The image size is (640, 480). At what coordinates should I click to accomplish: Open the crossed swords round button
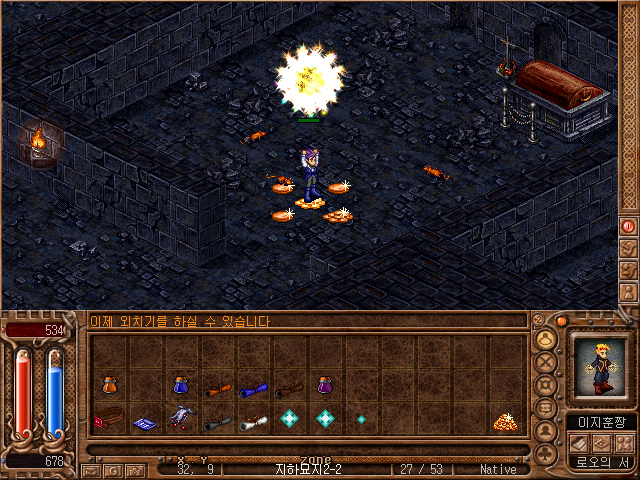coord(546,361)
